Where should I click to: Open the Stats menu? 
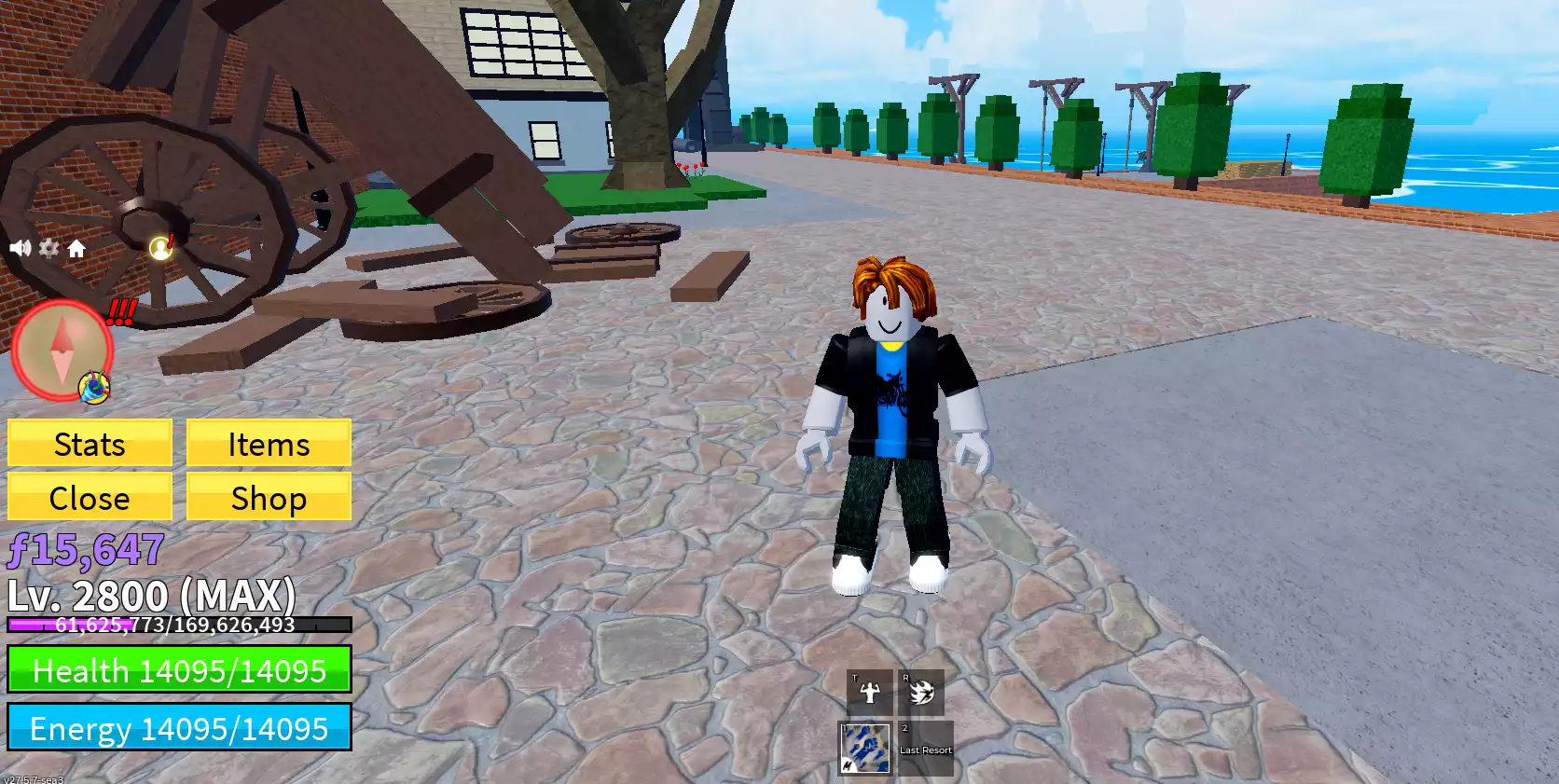(90, 444)
